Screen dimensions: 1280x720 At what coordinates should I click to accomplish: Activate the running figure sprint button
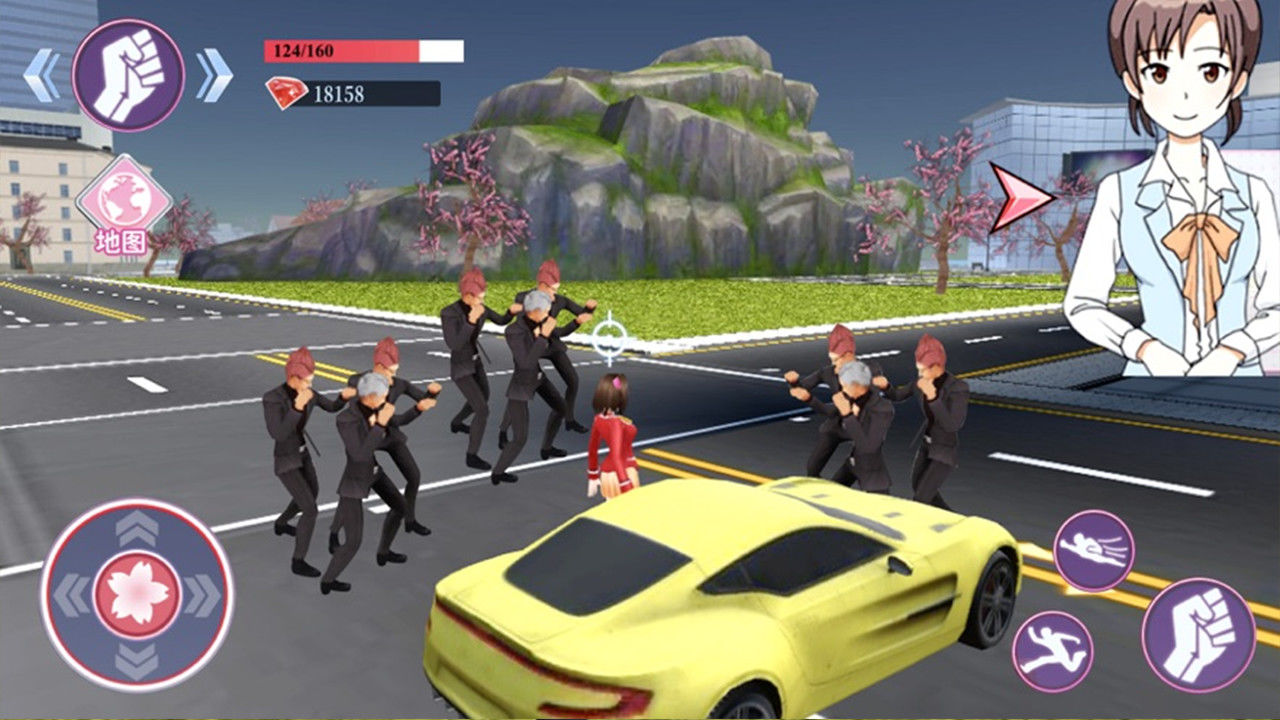coord(1052,650)
